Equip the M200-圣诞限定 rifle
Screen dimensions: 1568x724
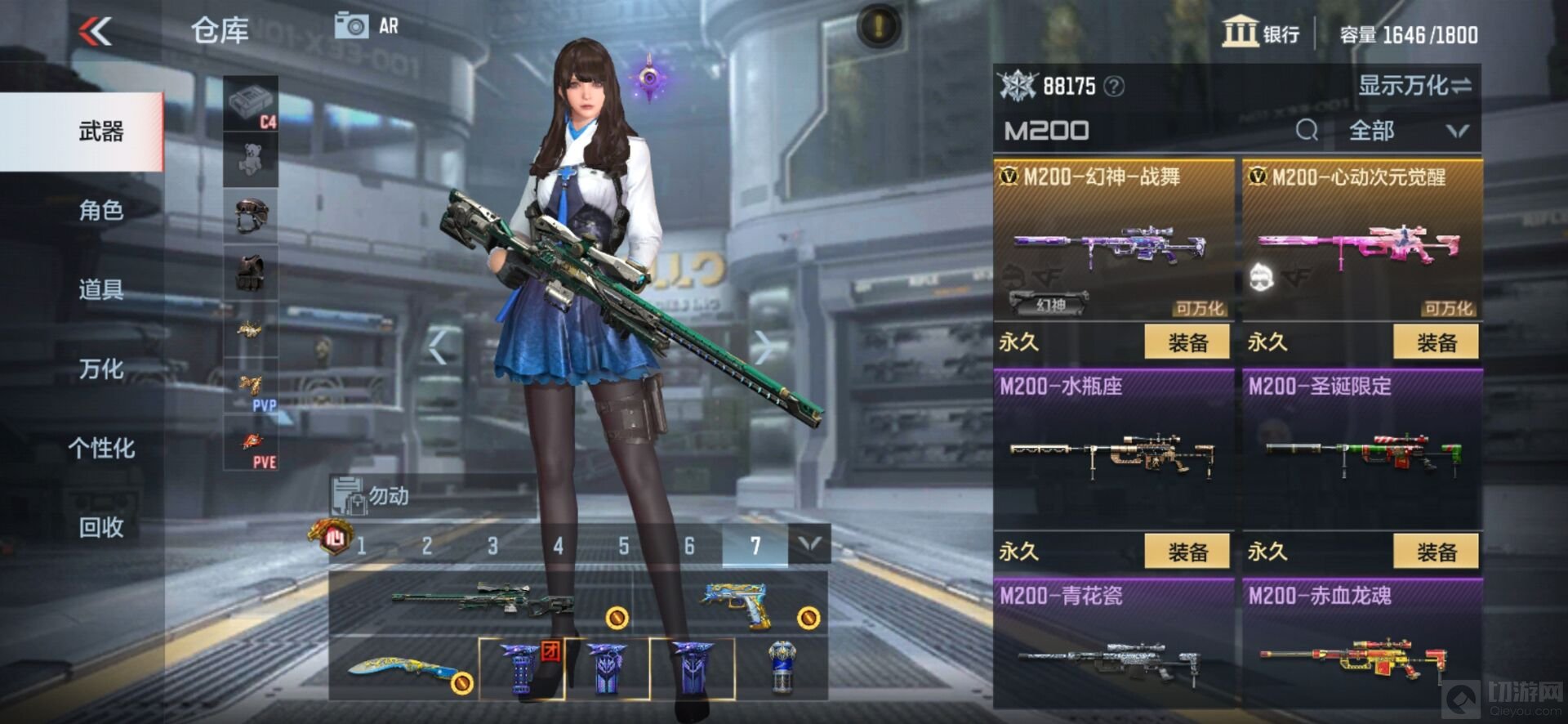pyautogui.click(x=1436, y=552)
